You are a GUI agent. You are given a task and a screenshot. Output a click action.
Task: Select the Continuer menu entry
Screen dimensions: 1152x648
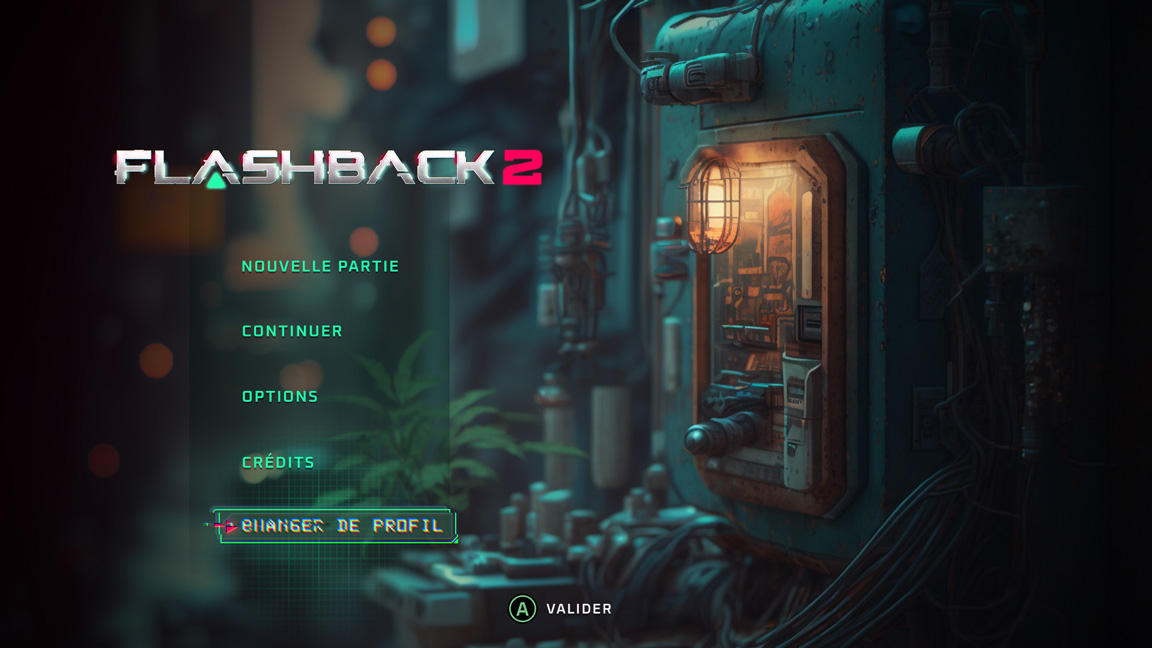(x=292, y=331)
